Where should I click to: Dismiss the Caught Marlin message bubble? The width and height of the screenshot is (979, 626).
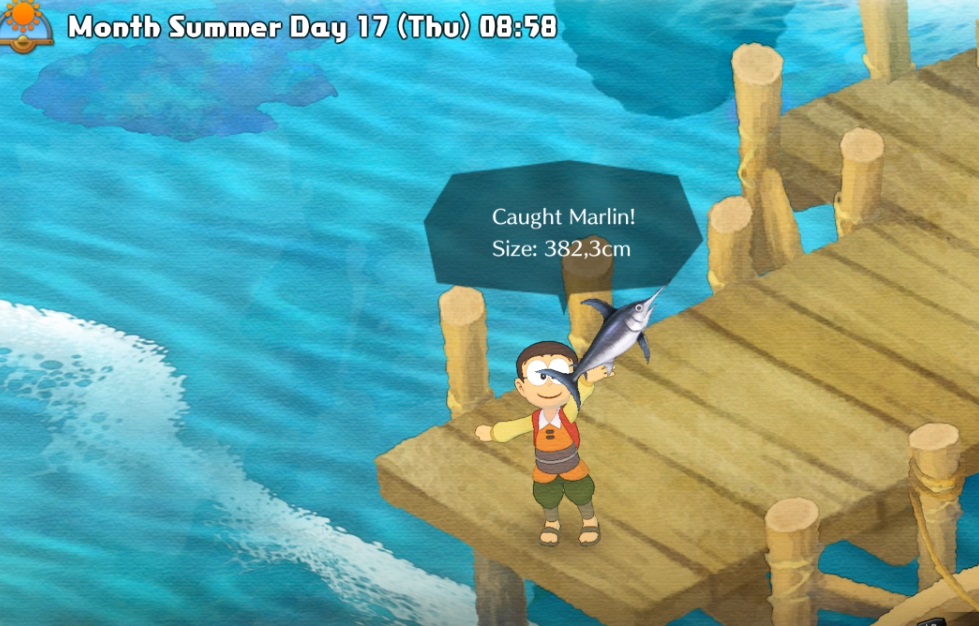click(x=561, y=232)
